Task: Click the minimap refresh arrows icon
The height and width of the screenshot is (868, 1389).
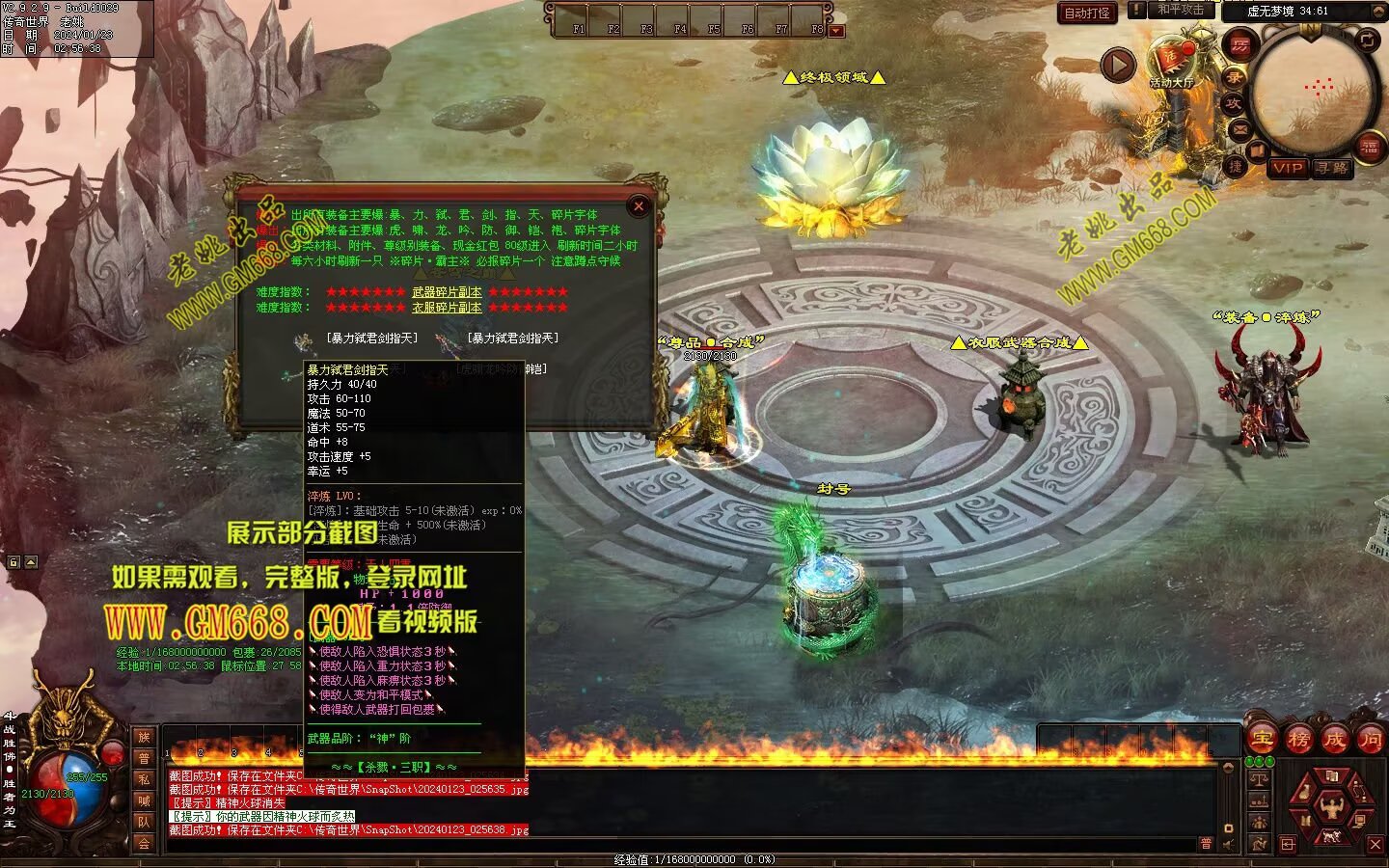Action: (x=1368, y=40)
